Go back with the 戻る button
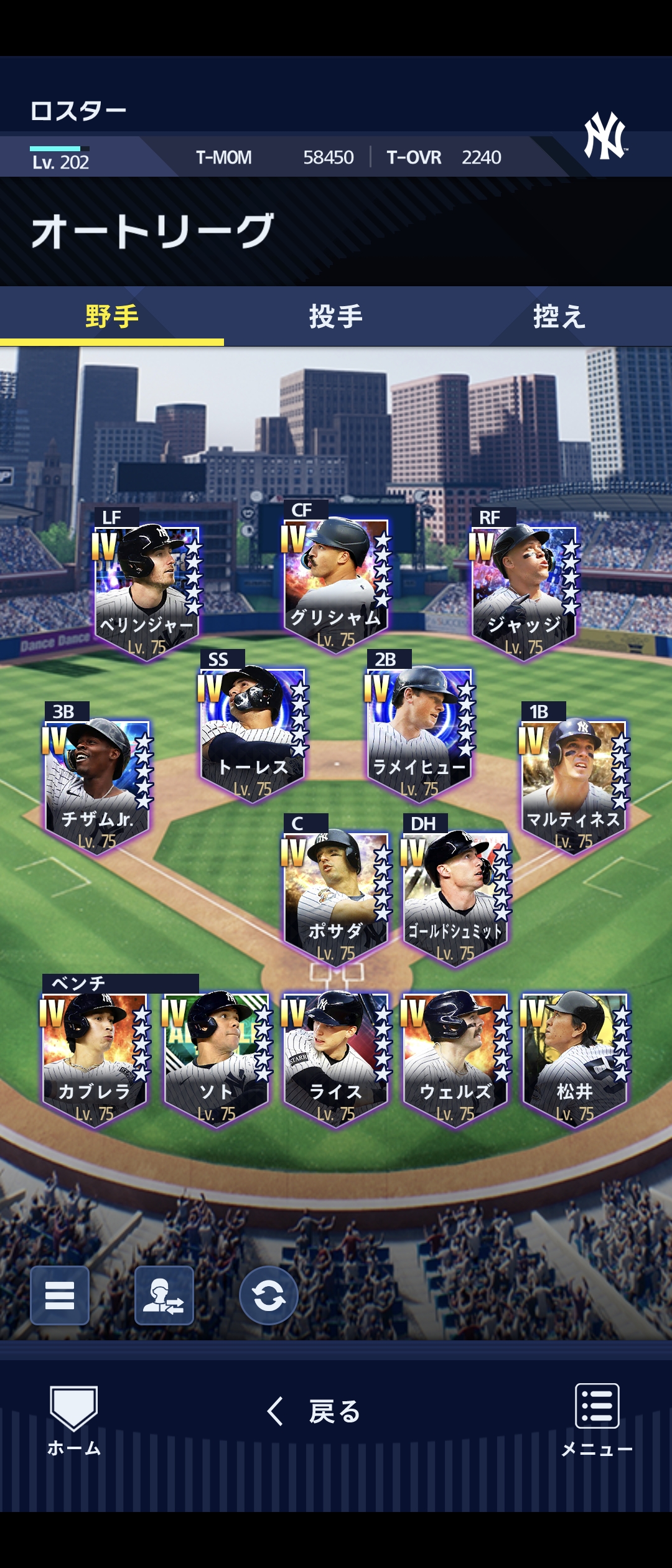The image size is (672, 1568). coord(314,1411)
